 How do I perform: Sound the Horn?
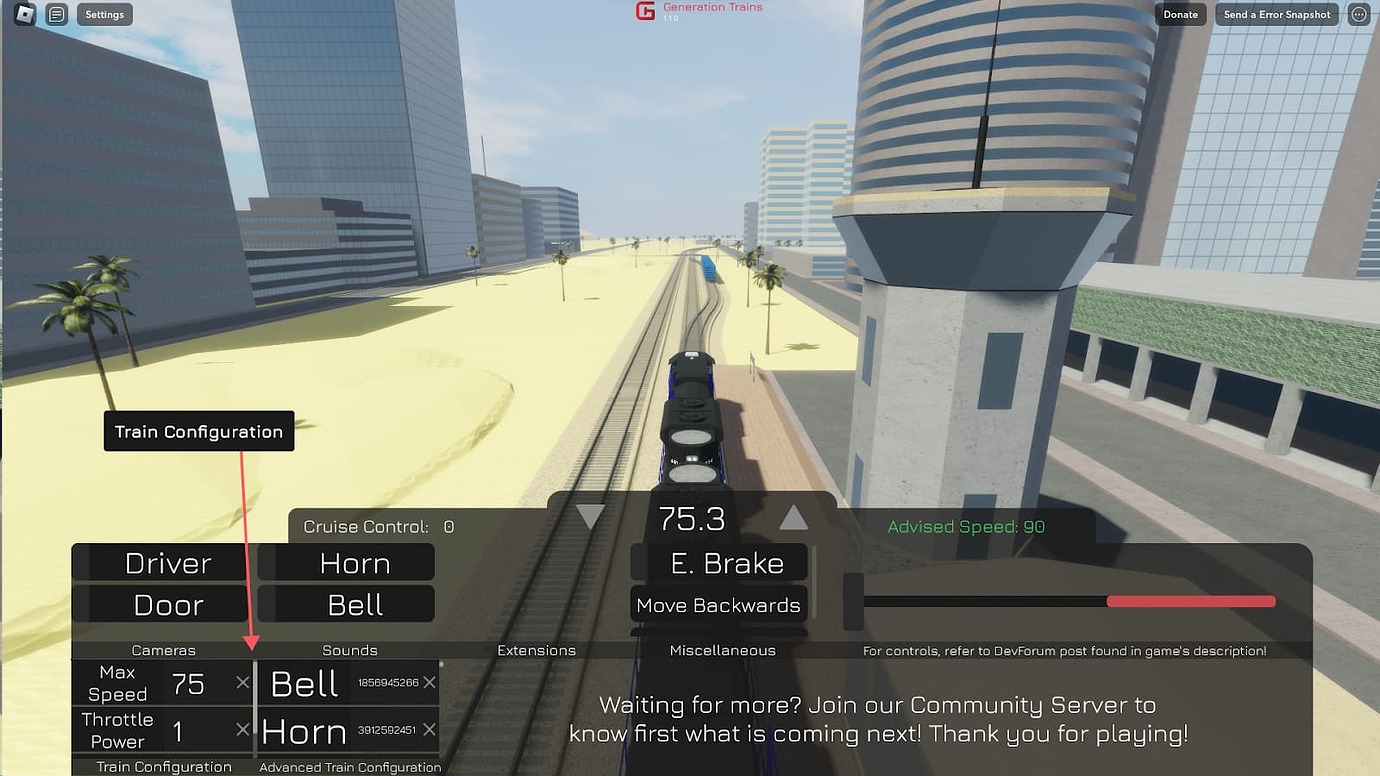pyautogui.click(x=346, y=562)
